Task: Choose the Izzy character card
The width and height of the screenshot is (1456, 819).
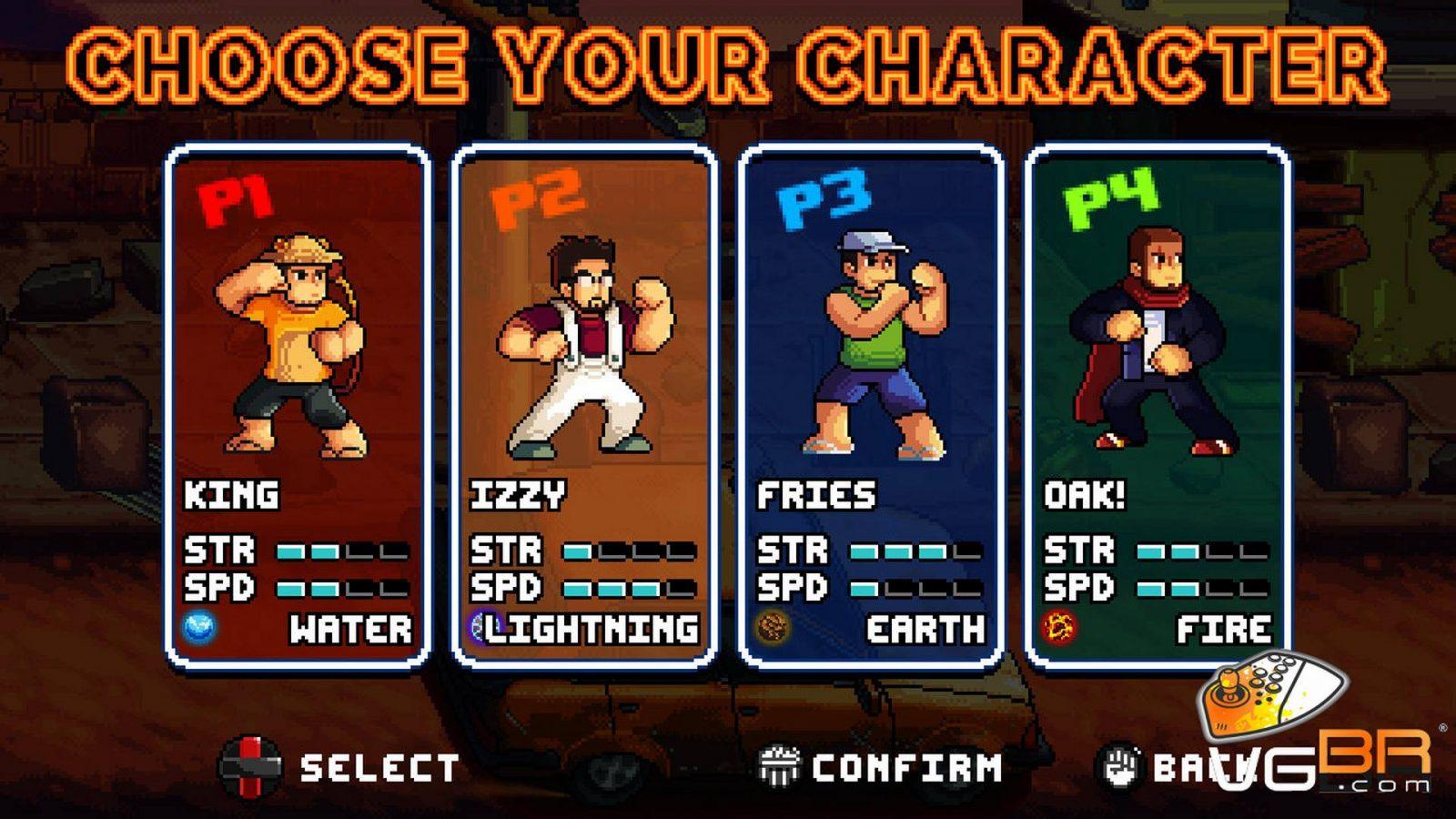Action: 583,405
